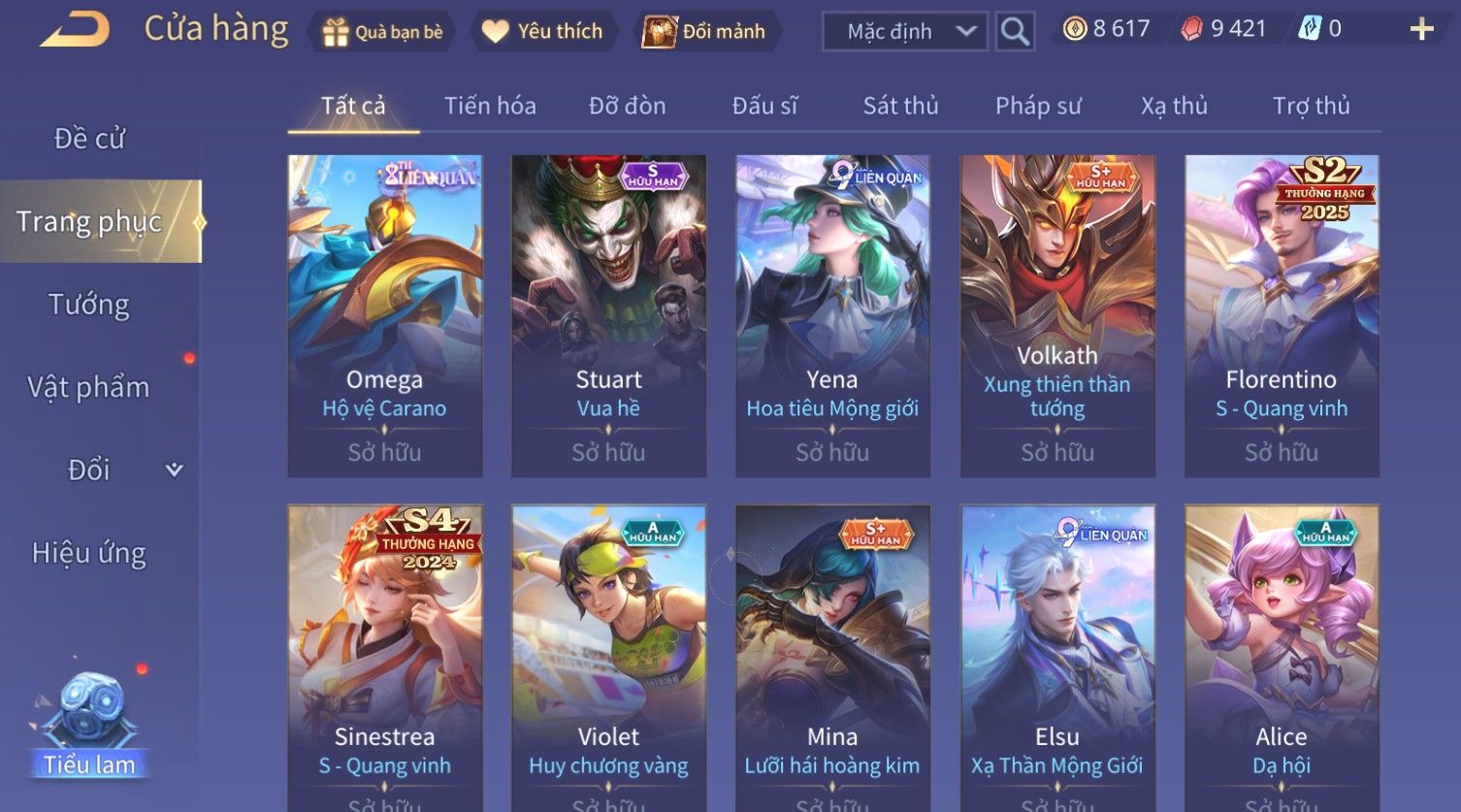Click the magnifying glass search button
Viewport: 1461px width, 812px height.
1015,32
